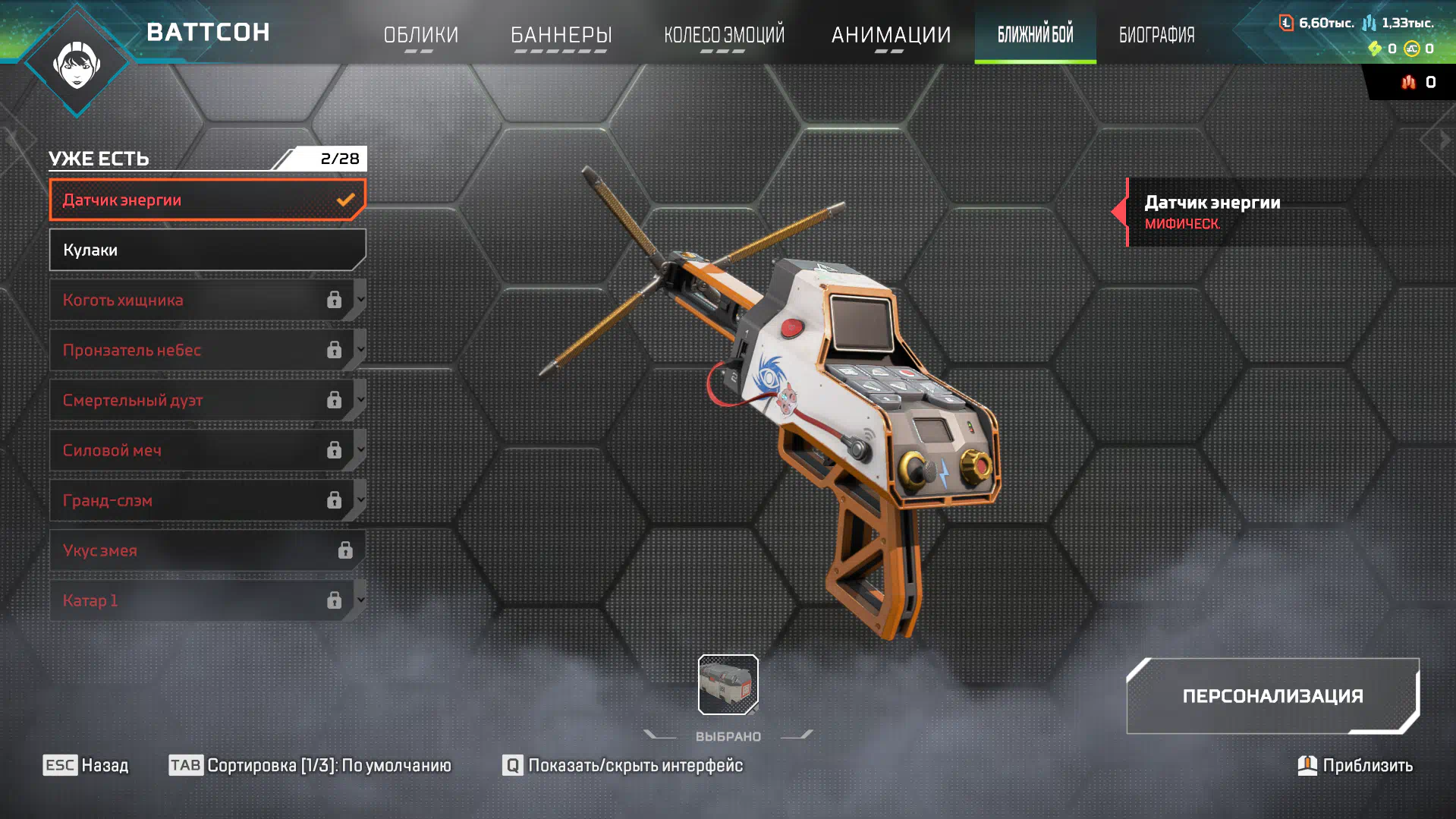
Task: Go to the АНИМАЦИИ tab
Action: (891, 35)
